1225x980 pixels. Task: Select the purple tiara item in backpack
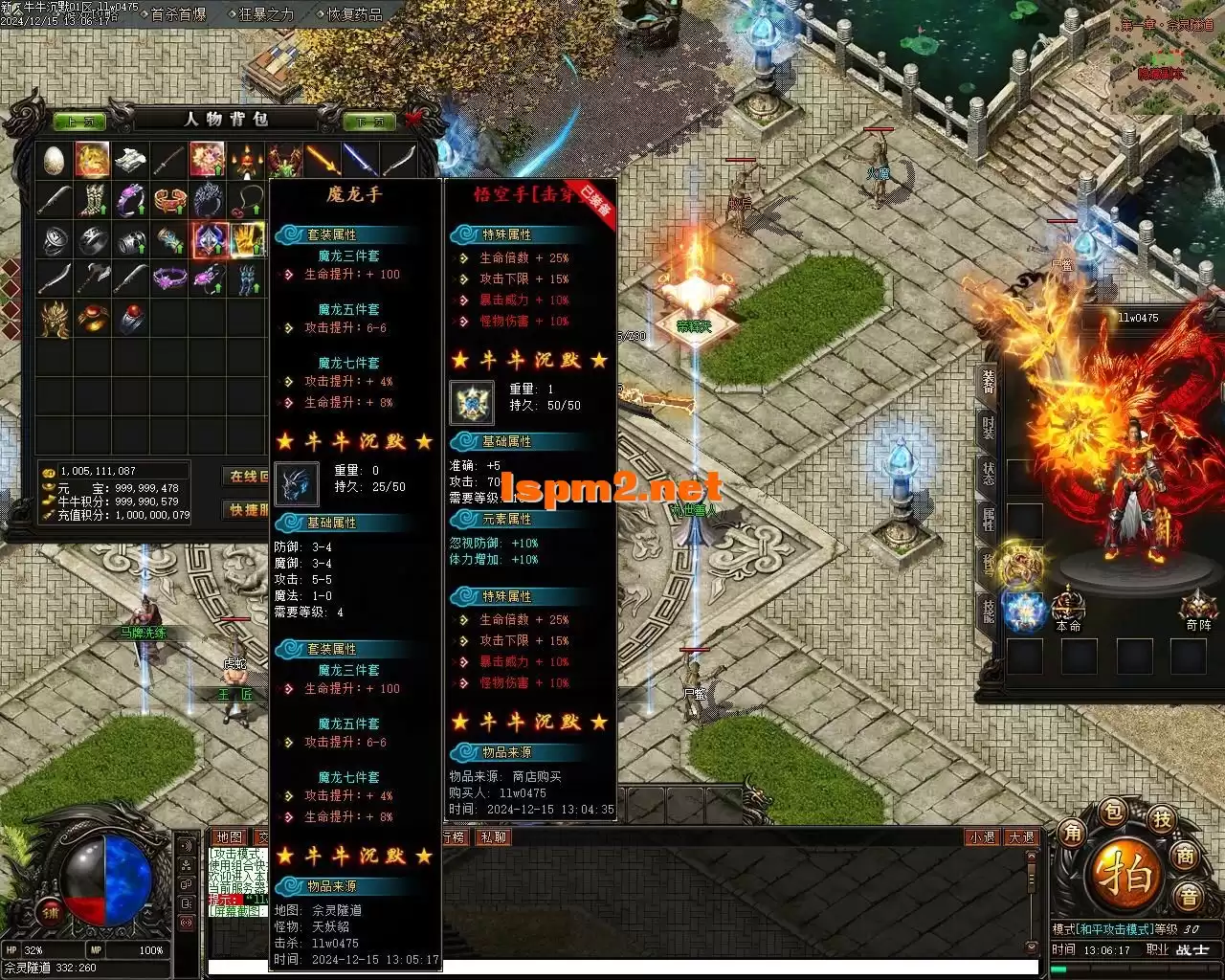pyautogui.click(x=170, y=278)
